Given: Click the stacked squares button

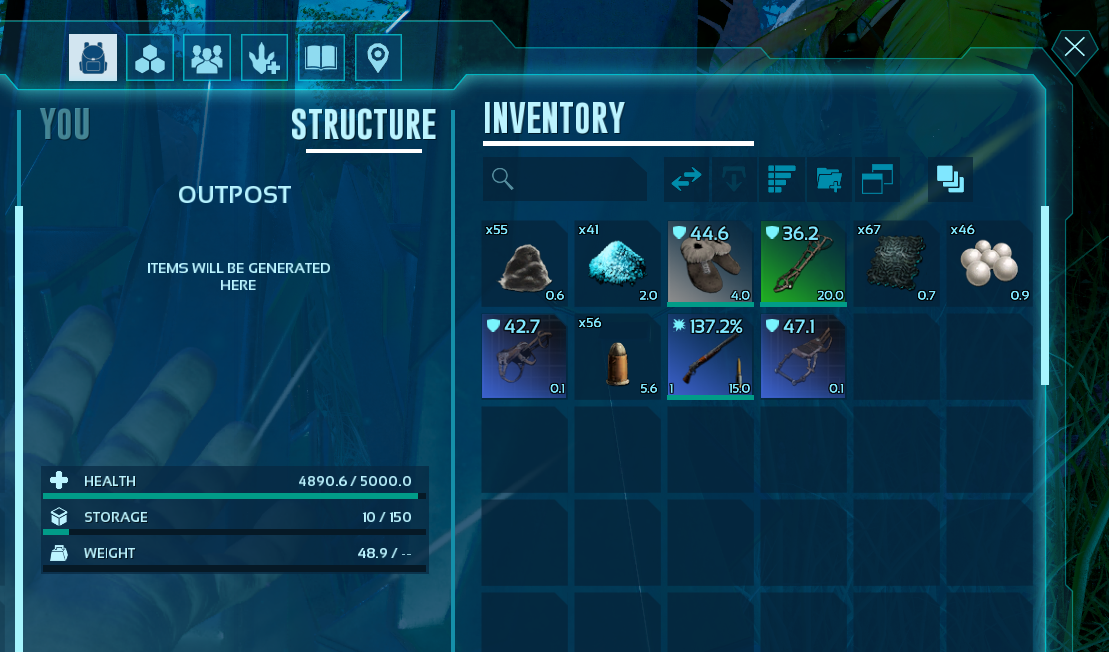Looking at the screenshot, I should (950, 179).
